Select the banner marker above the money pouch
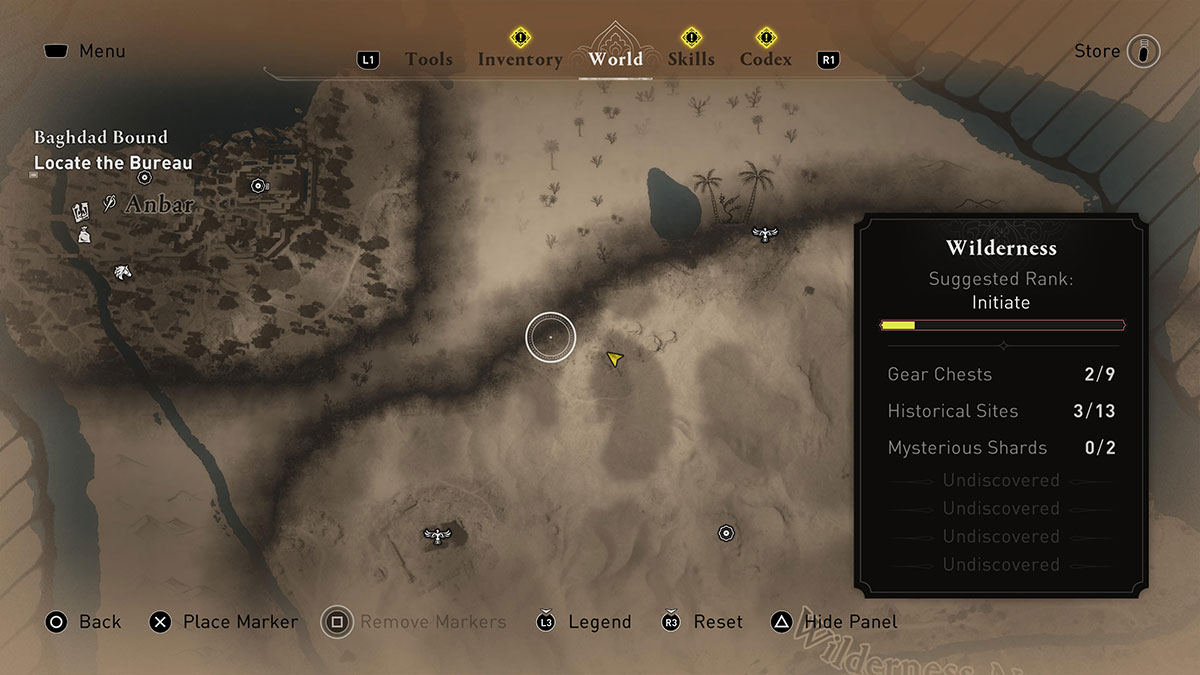Screen dimensions: 1200x675 (81, 211)
